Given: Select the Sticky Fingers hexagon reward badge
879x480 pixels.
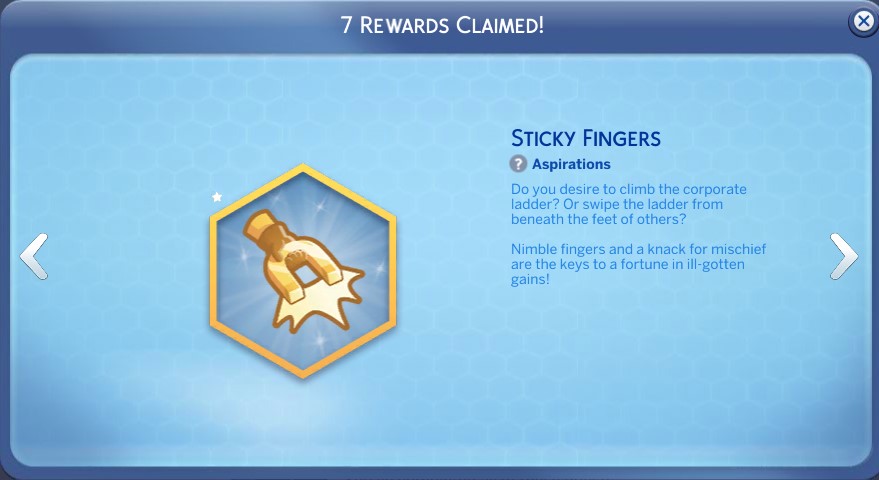Looking at the screenshot, I should pos(303,270).
